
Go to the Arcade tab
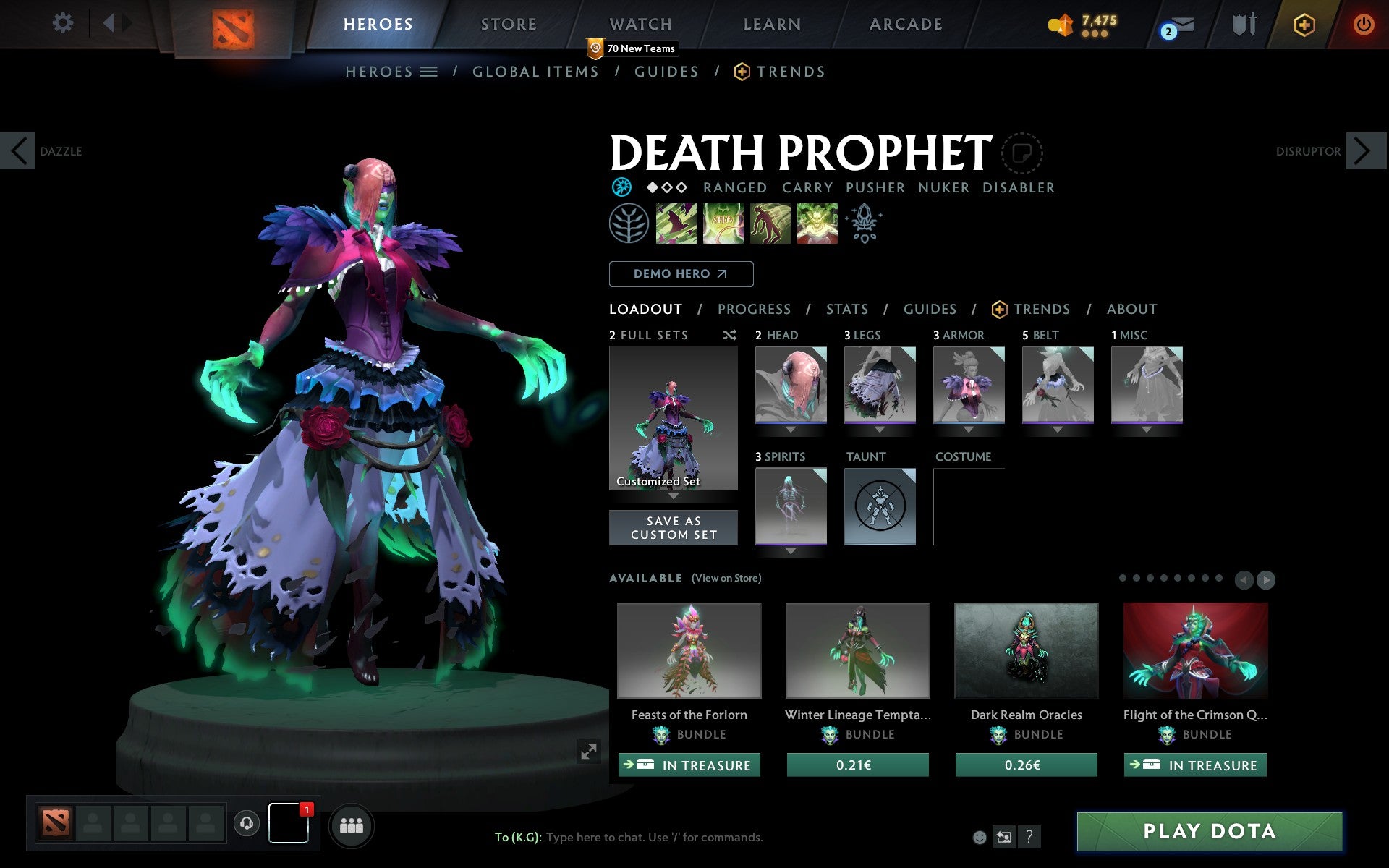tap(906, 24)
